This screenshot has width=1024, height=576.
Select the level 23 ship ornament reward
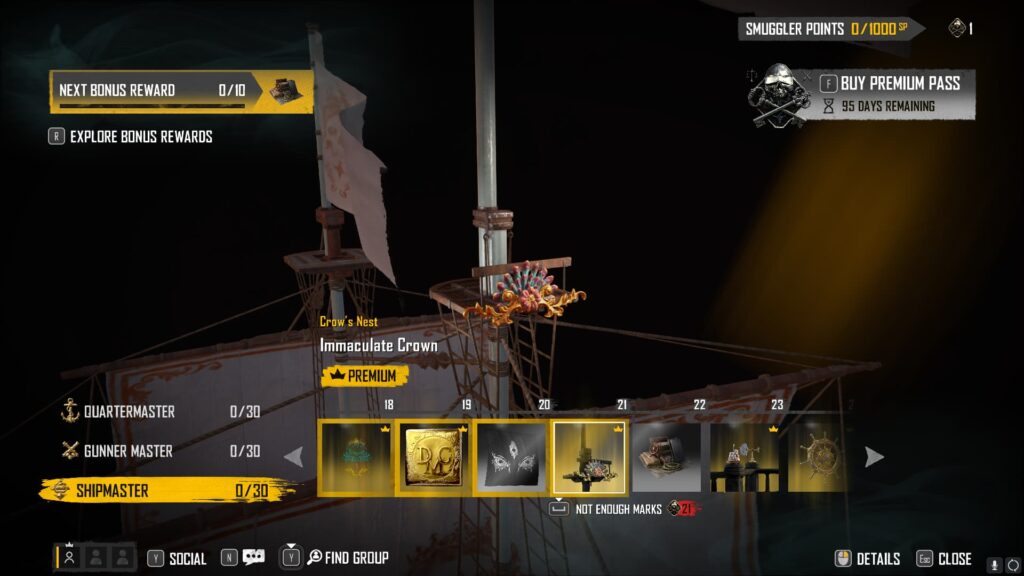[745, 457]
